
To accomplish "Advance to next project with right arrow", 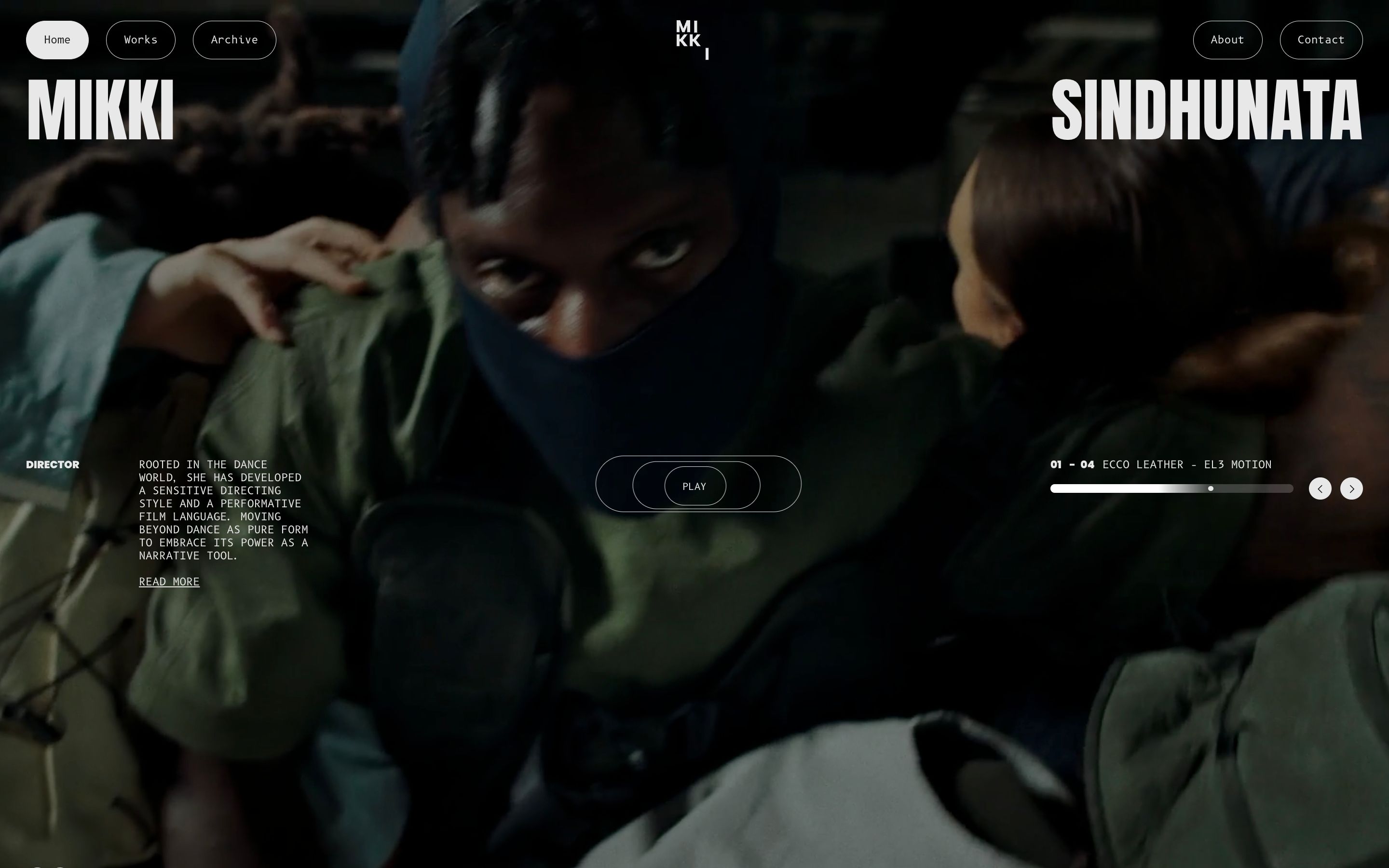I will coord(1351,488).
